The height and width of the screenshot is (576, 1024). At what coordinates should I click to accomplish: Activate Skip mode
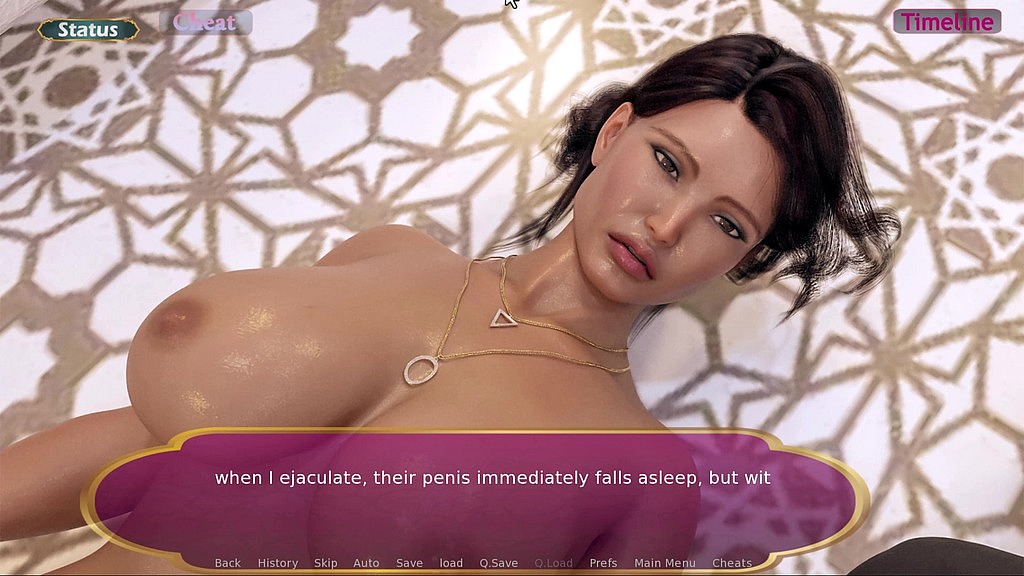coord(326,563)
